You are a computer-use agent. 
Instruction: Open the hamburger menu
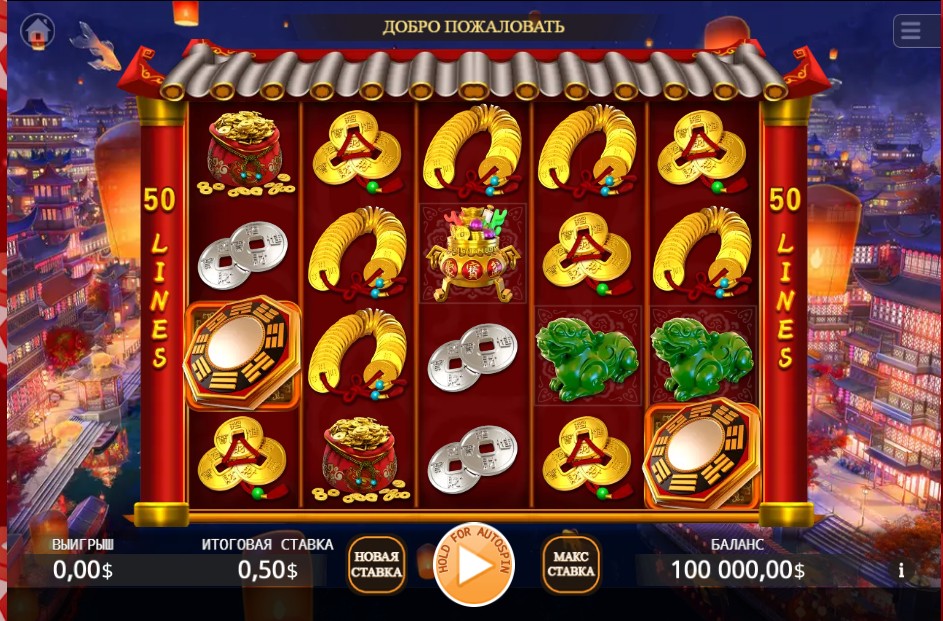tap(911, 31)
